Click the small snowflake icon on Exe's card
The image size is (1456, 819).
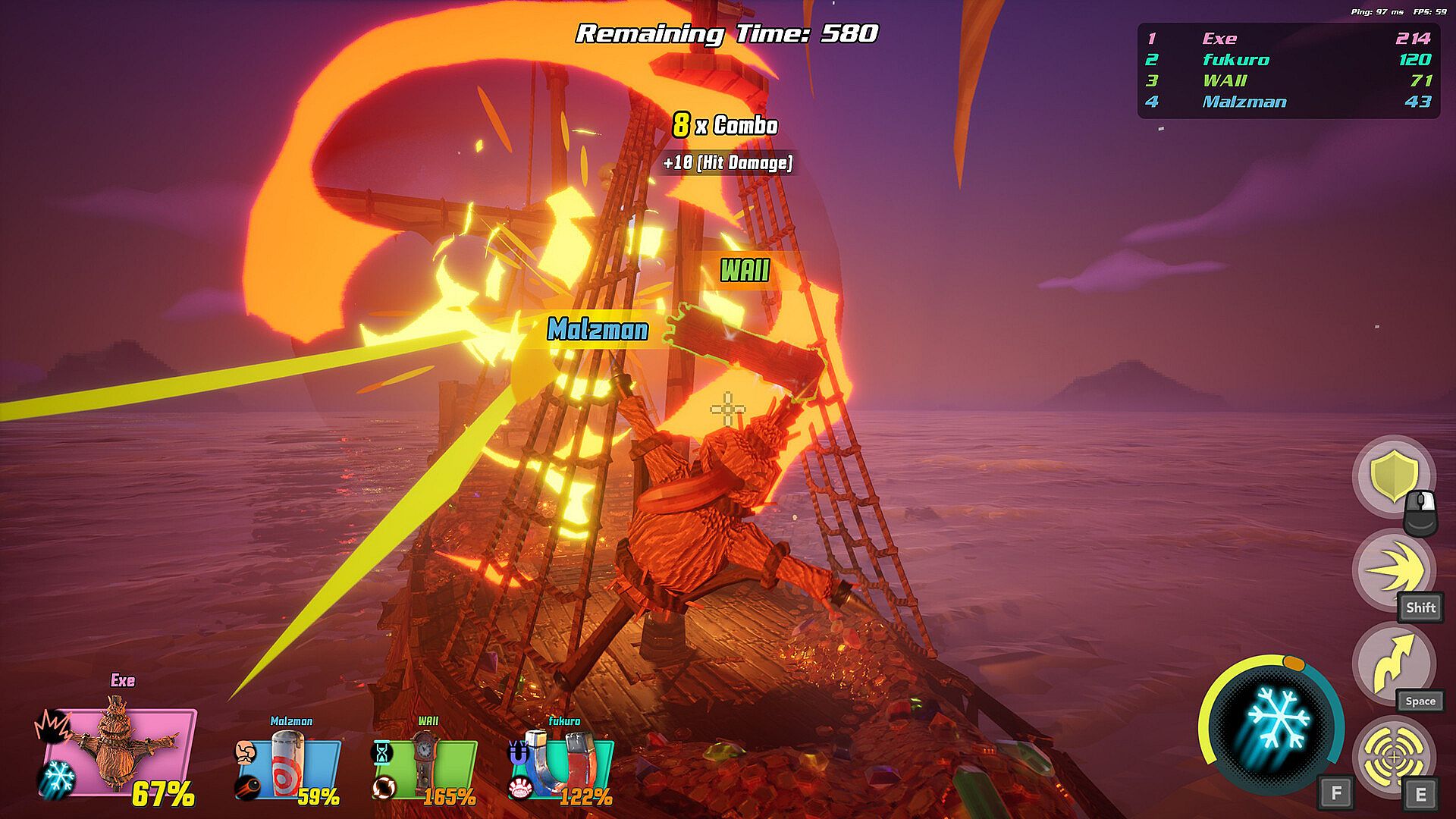click(56, 779)
